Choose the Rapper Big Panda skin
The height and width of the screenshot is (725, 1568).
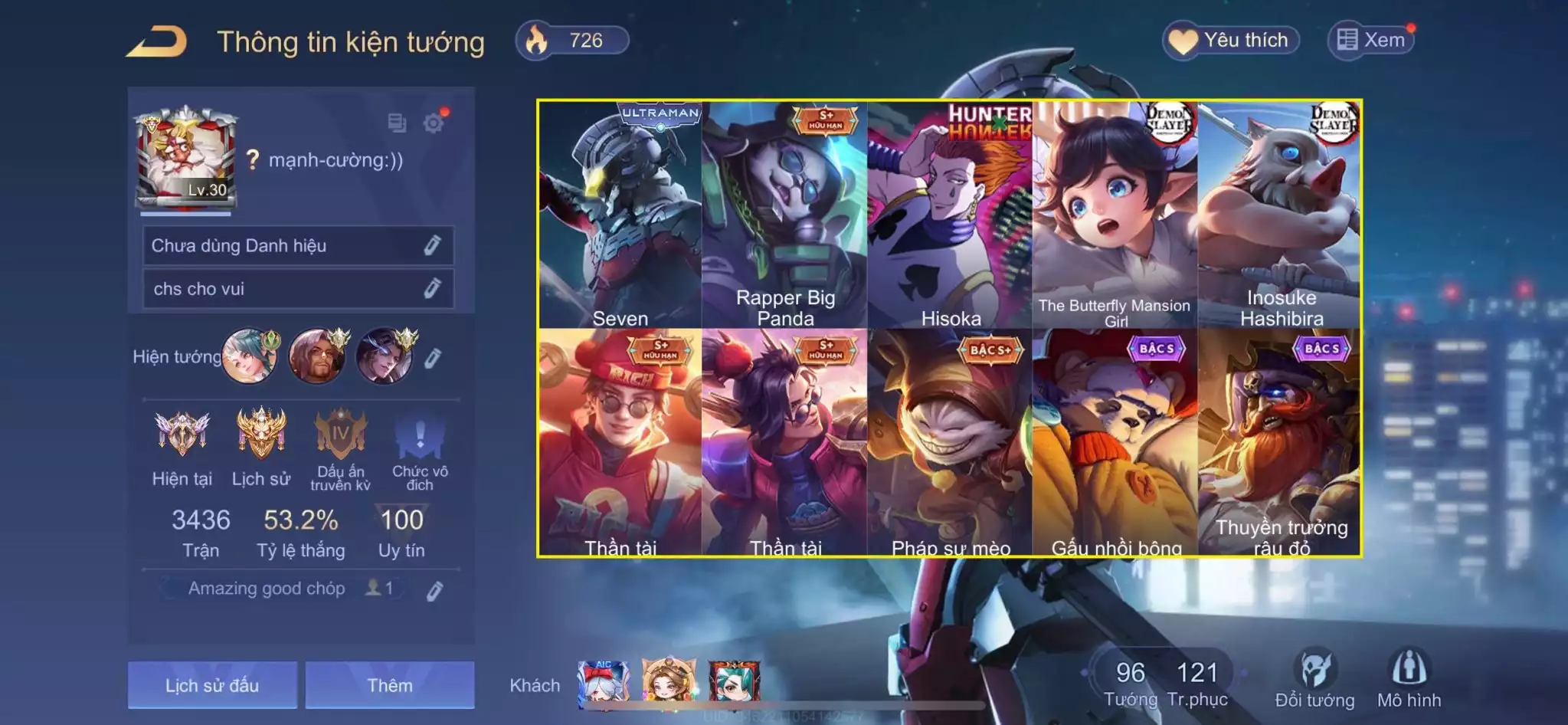(x=785, y=215)
